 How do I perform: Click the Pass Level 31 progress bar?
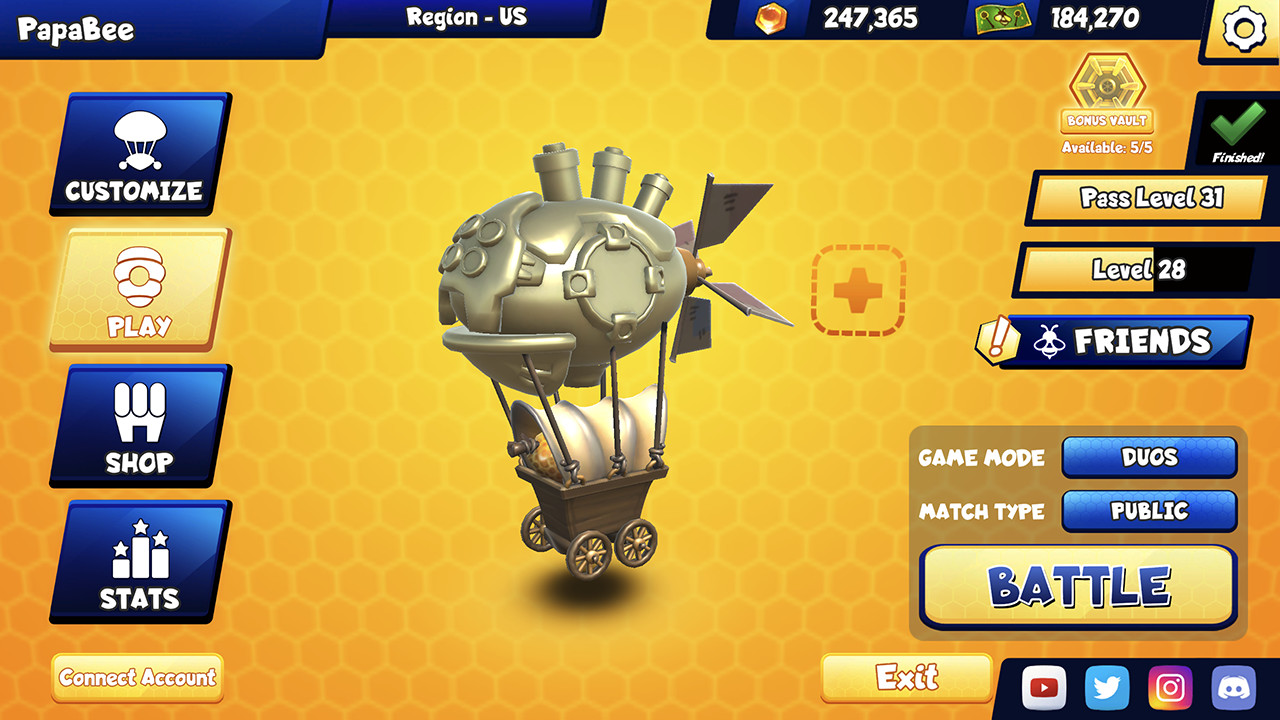click(x=1147, y=198)
